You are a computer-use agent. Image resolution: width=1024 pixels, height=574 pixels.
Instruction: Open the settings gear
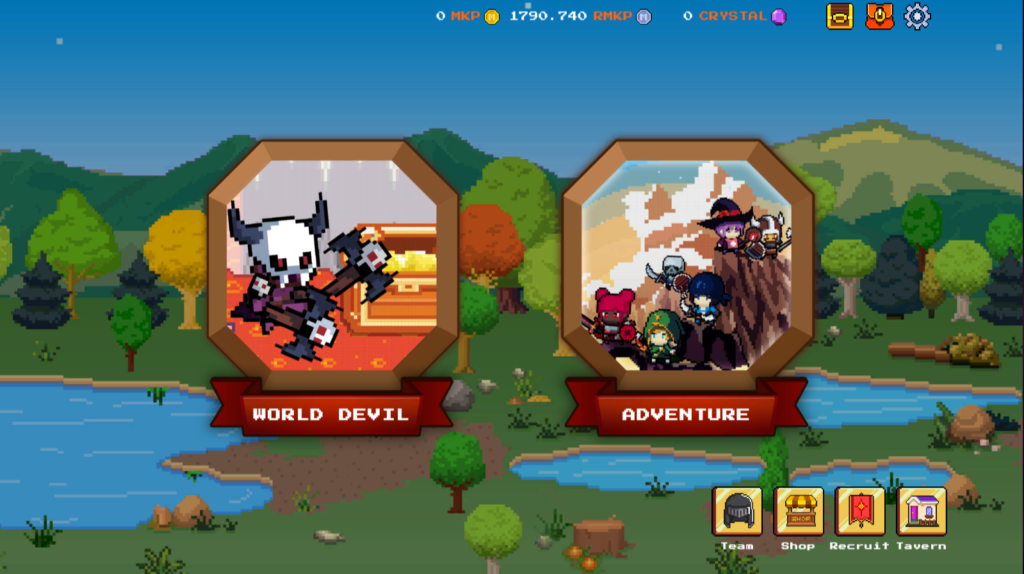(x=917, y=16)
